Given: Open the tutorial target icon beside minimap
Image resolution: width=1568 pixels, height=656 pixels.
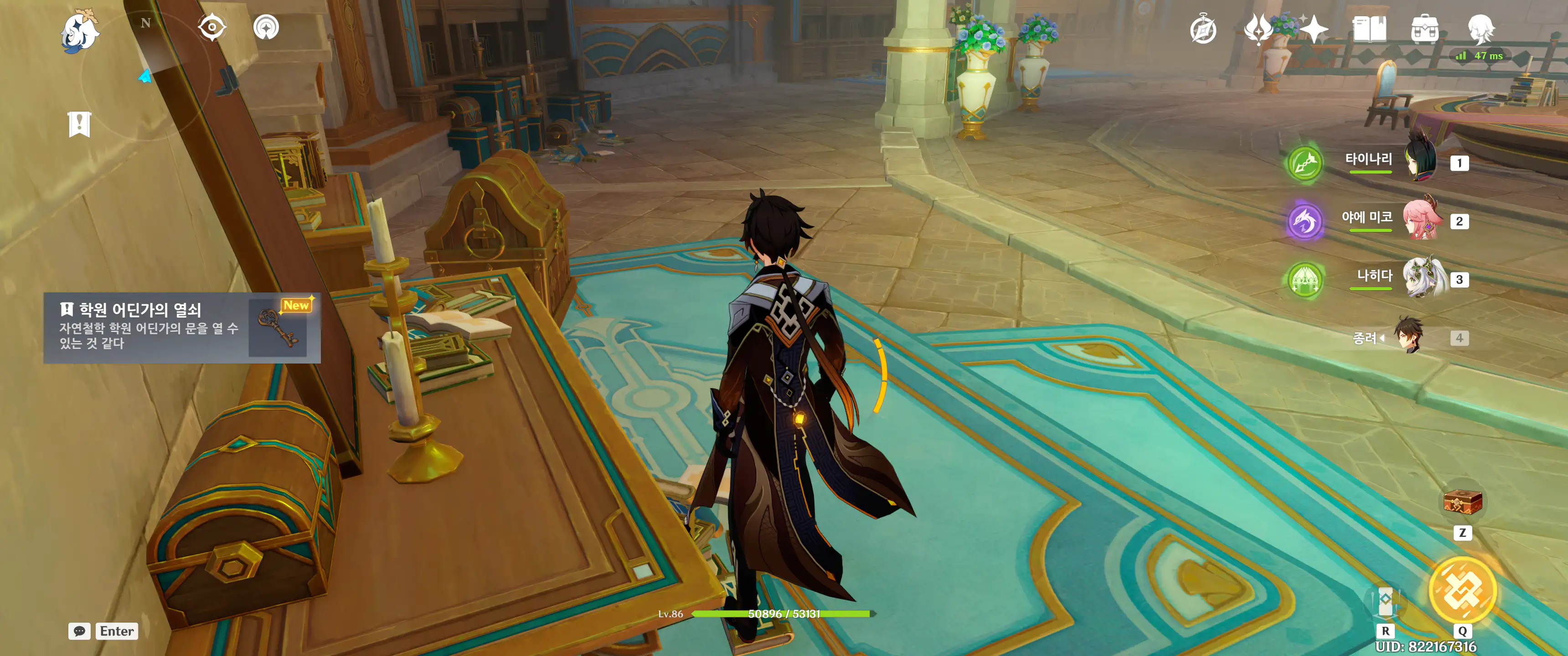Looking at the screenshot, I should [266, 27].
